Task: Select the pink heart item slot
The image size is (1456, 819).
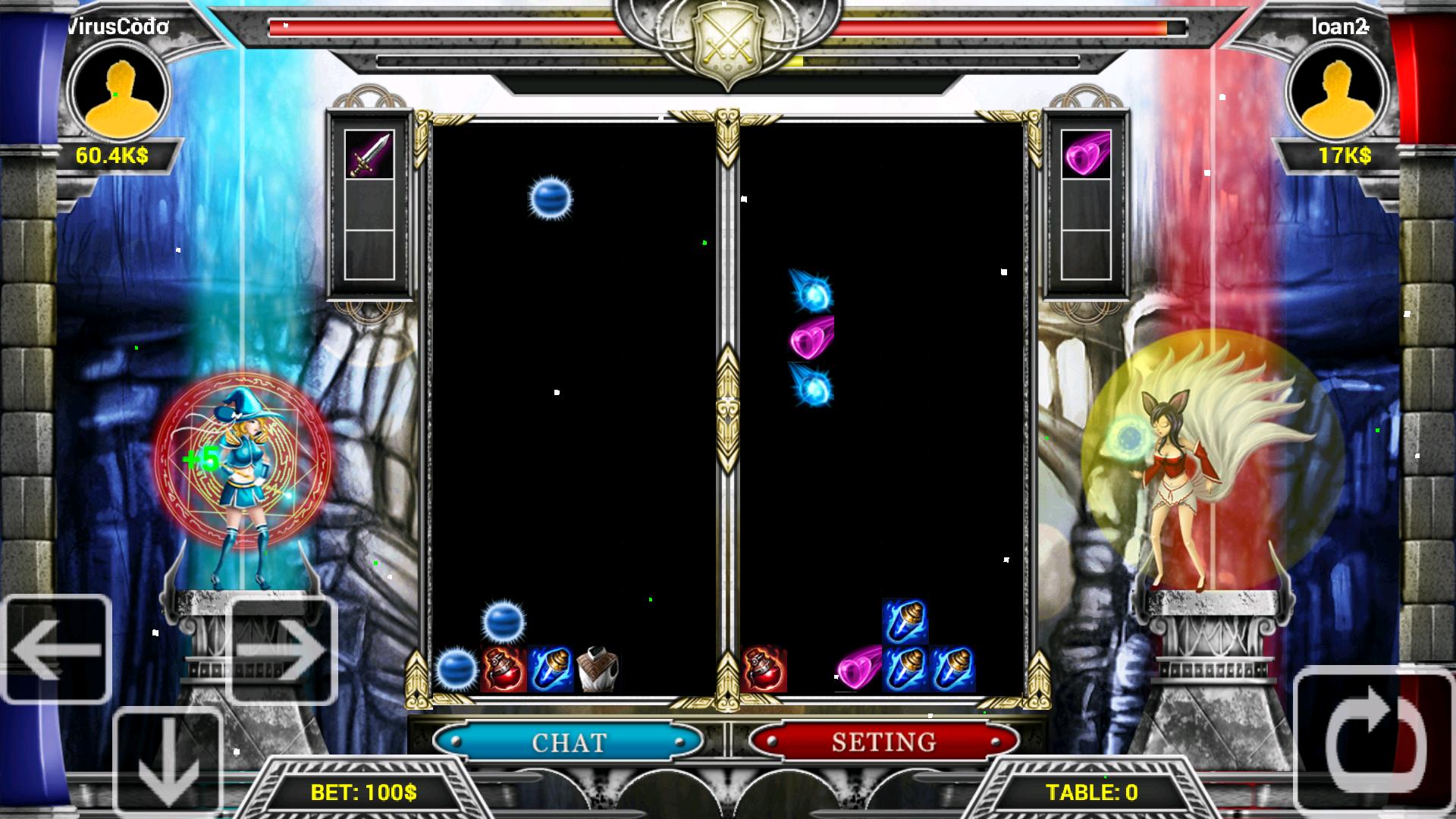Action: coord(1086,155)
